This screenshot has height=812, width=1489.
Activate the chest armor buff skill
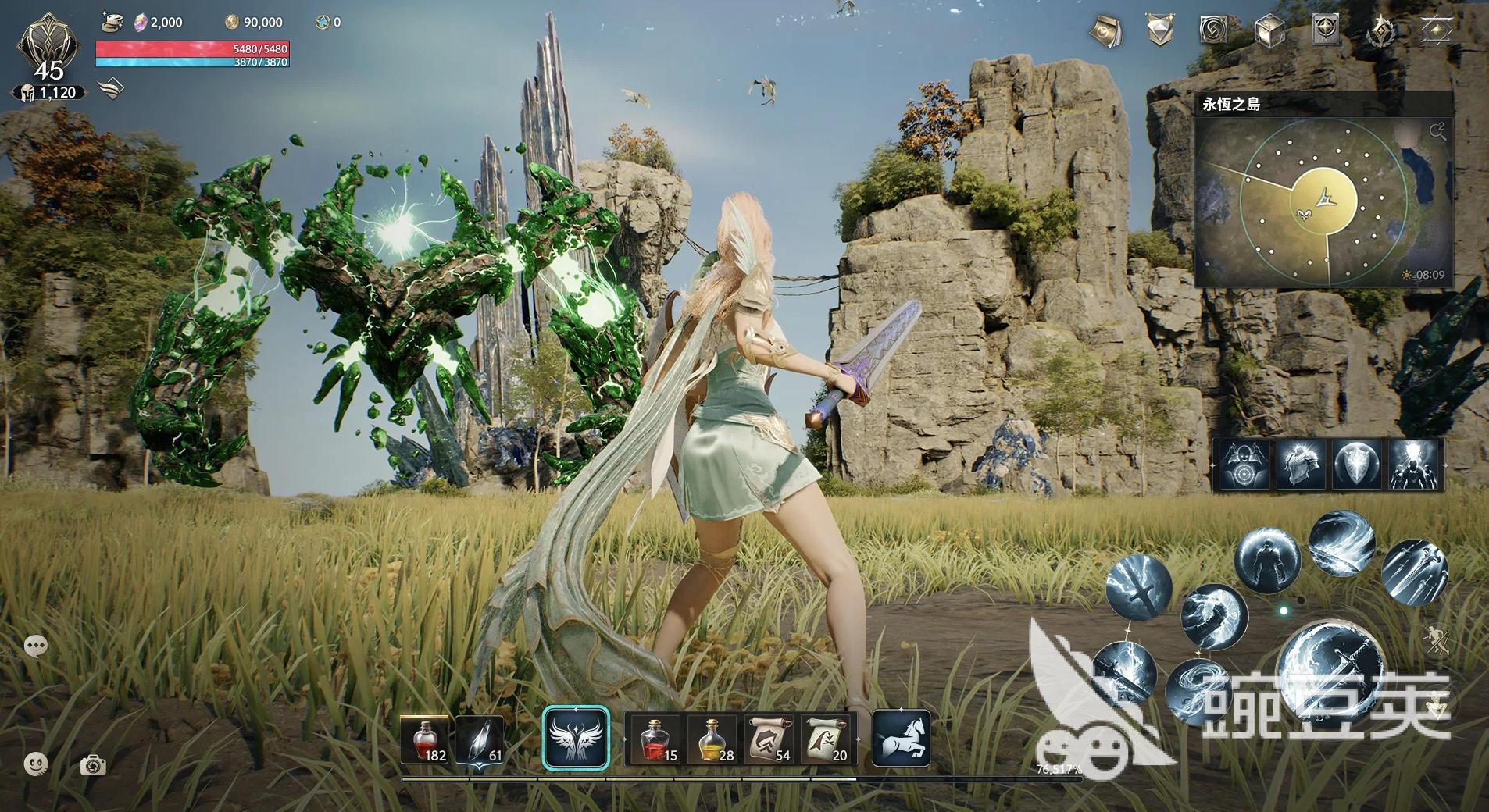click(1300, 465)
